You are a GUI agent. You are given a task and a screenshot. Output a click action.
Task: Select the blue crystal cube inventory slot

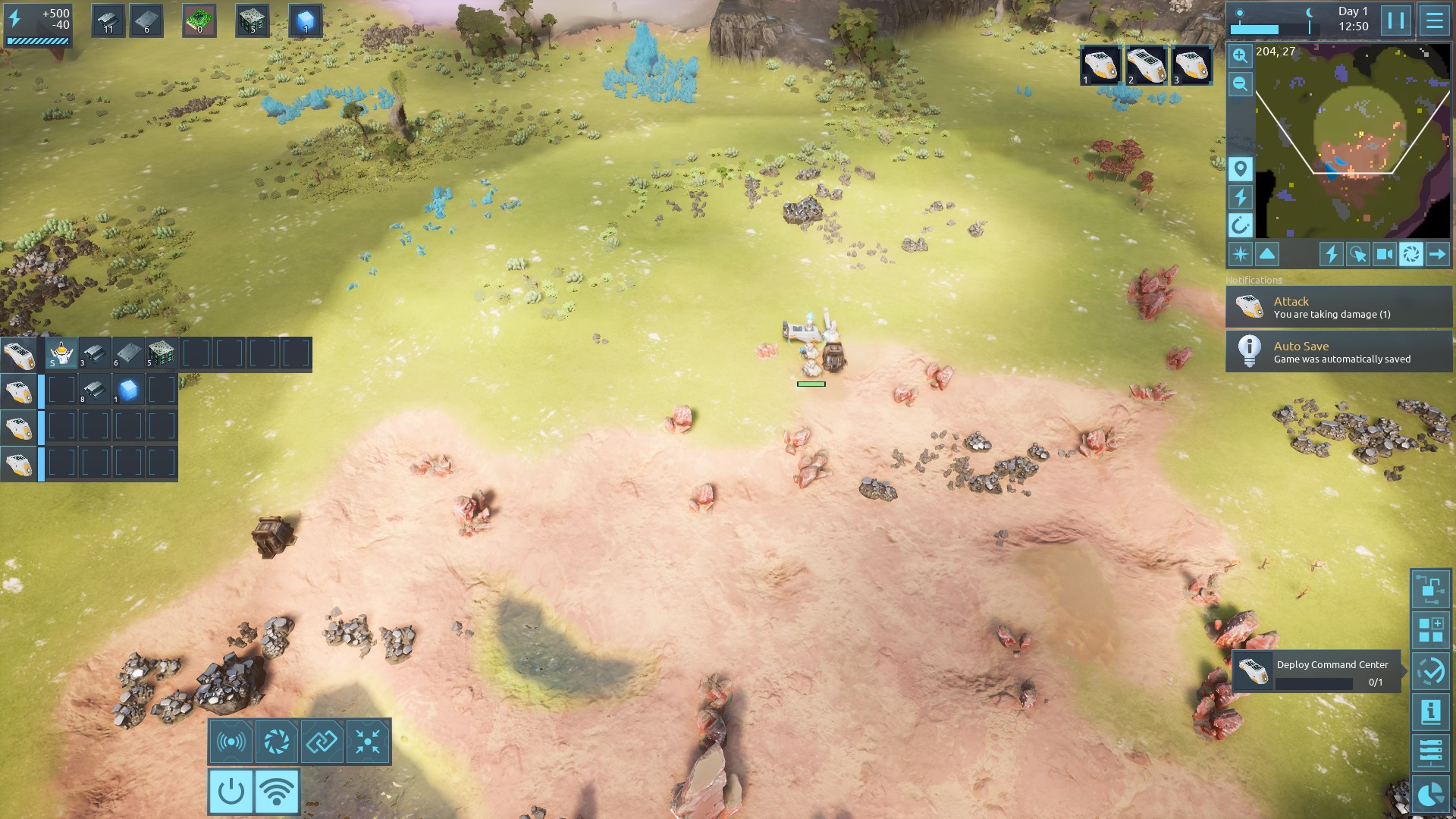(x=306, y=20)
